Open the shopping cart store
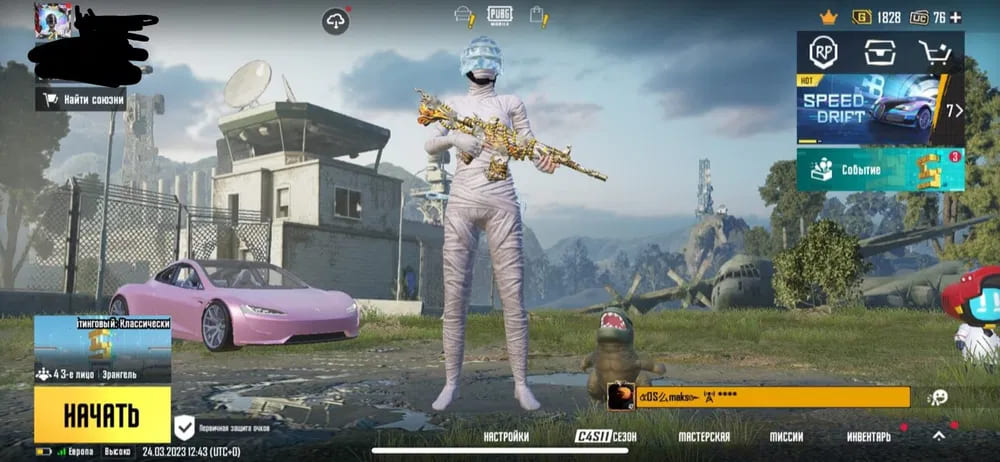Viewport: 1000px width, 462px height. 936,54
